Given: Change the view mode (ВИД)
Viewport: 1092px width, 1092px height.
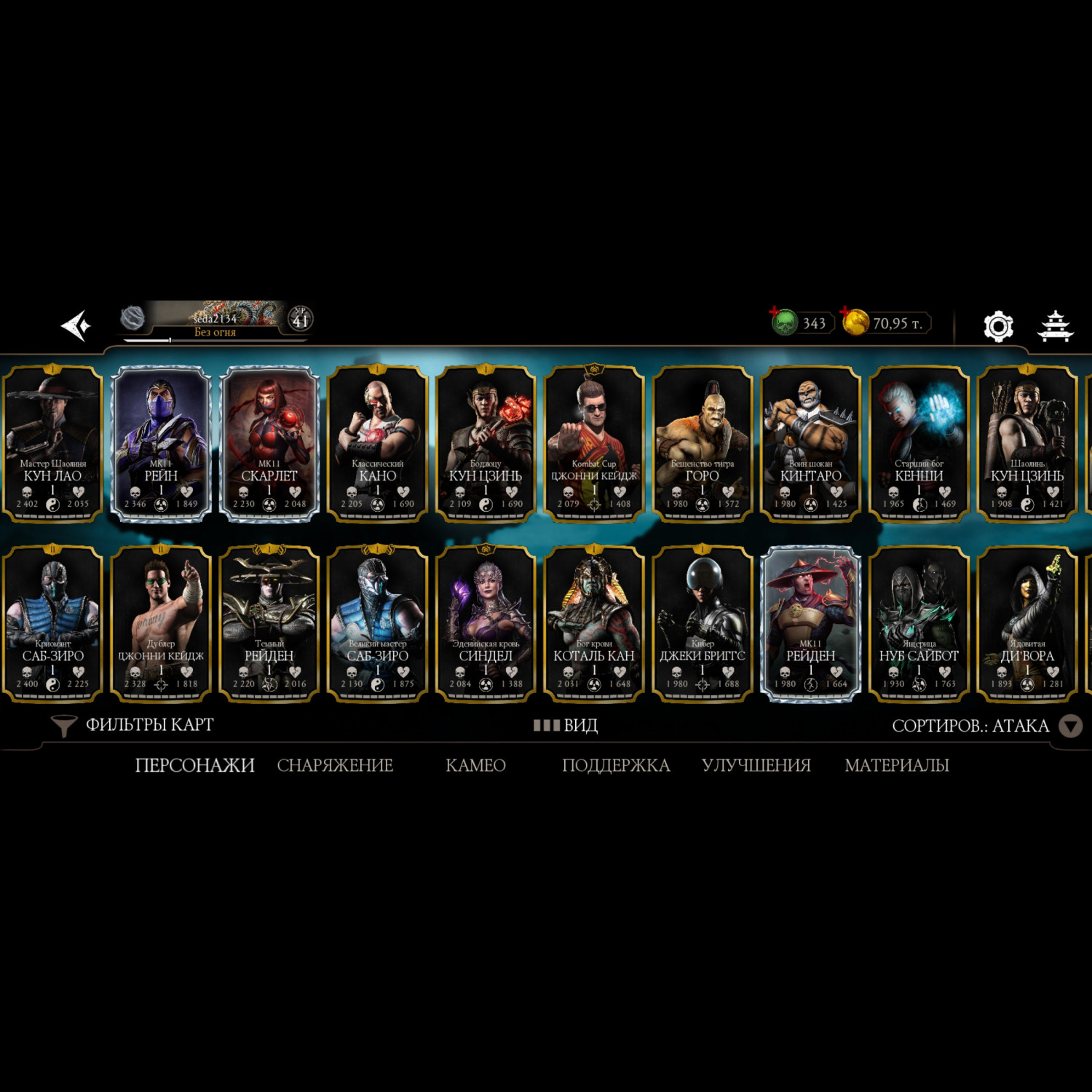Looking at the screenshot, I should pyautogui.click(x=566, y=725).
